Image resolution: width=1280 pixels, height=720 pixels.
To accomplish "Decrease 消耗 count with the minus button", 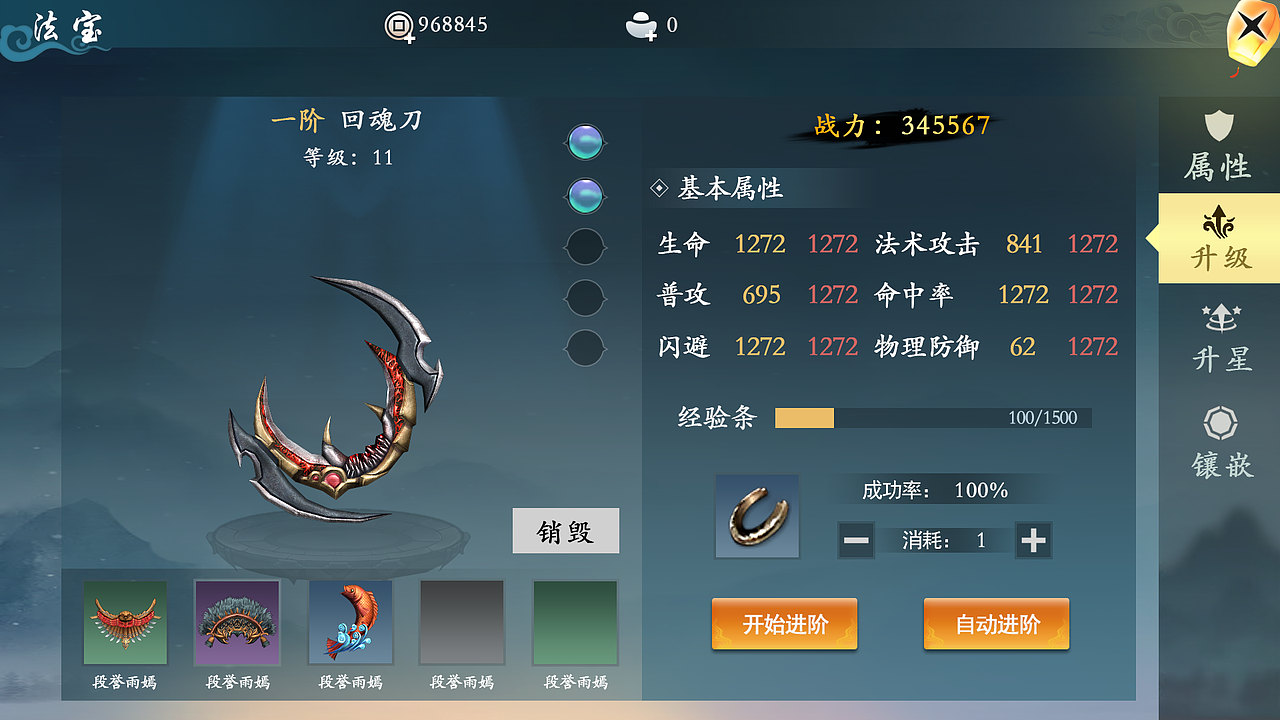I will click(856, 540).
